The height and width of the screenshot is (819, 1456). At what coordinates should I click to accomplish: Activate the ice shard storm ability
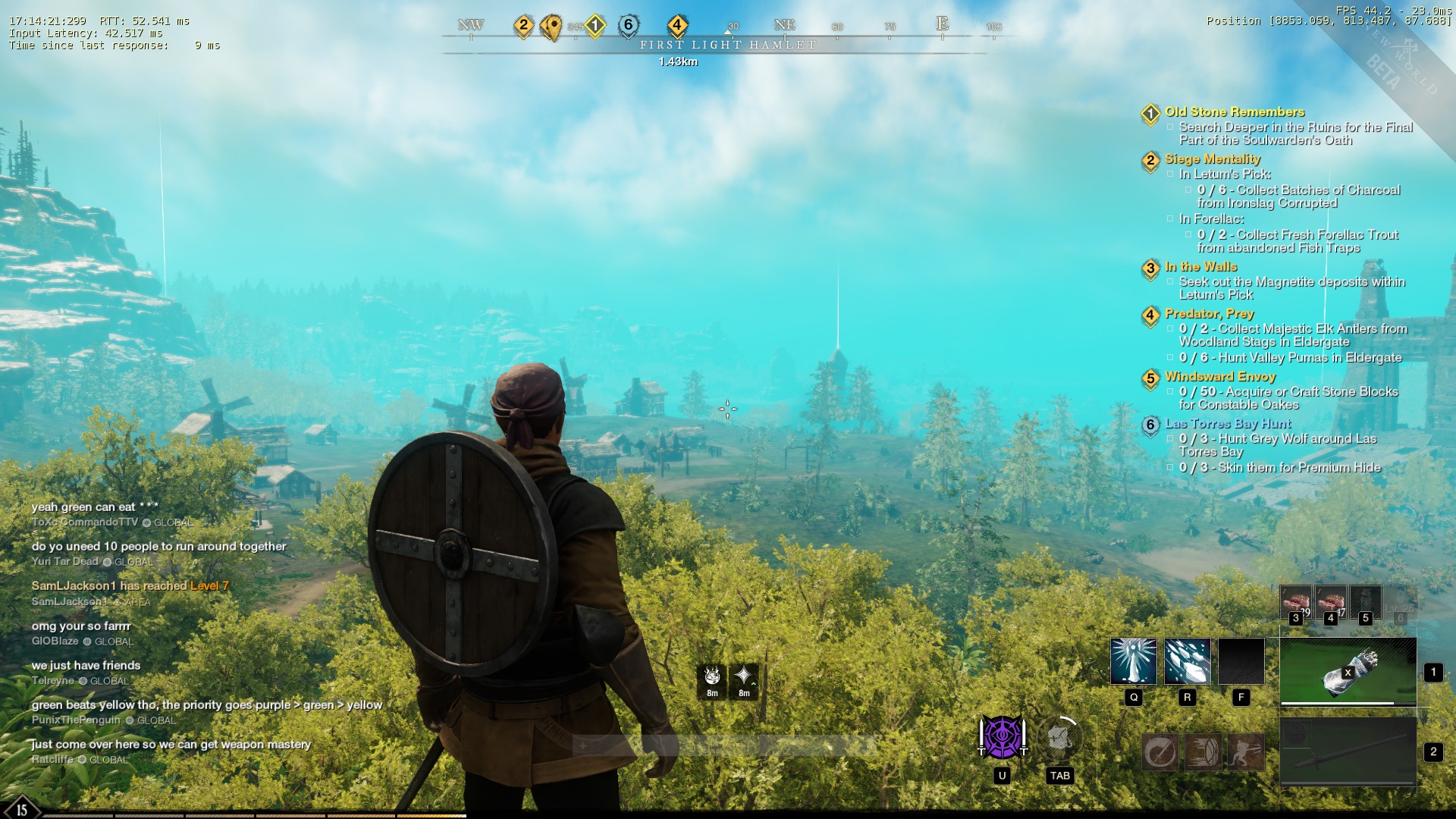[1187, 661]
